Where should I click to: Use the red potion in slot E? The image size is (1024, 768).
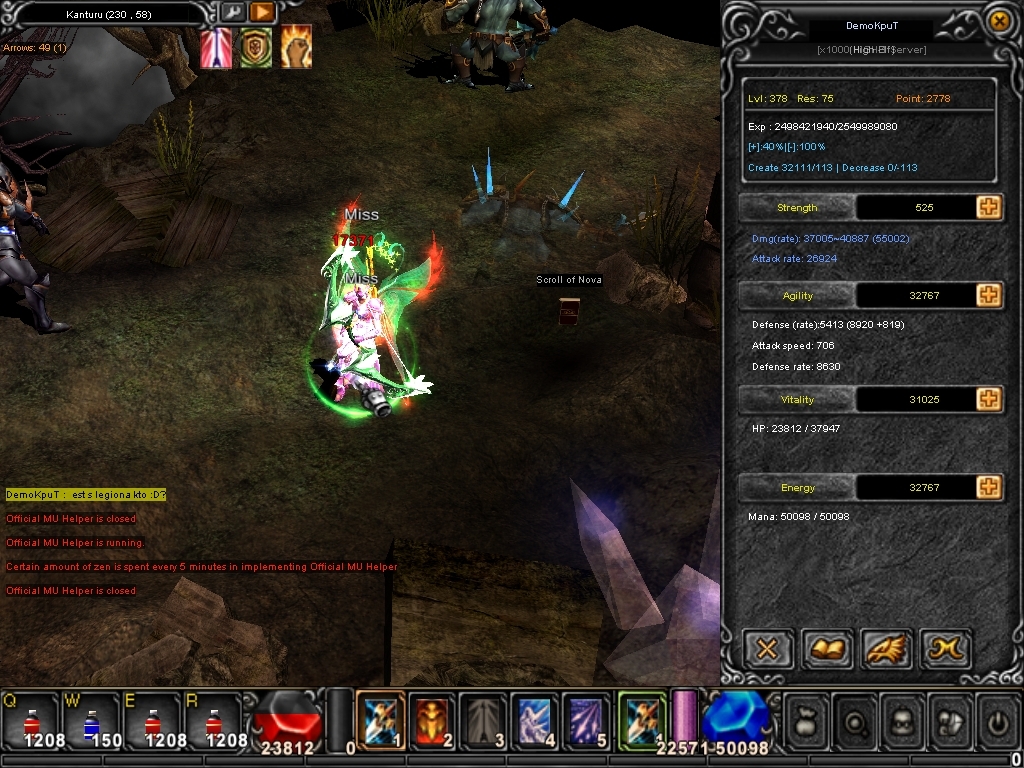pyautogui.click(x=152, y=720)
